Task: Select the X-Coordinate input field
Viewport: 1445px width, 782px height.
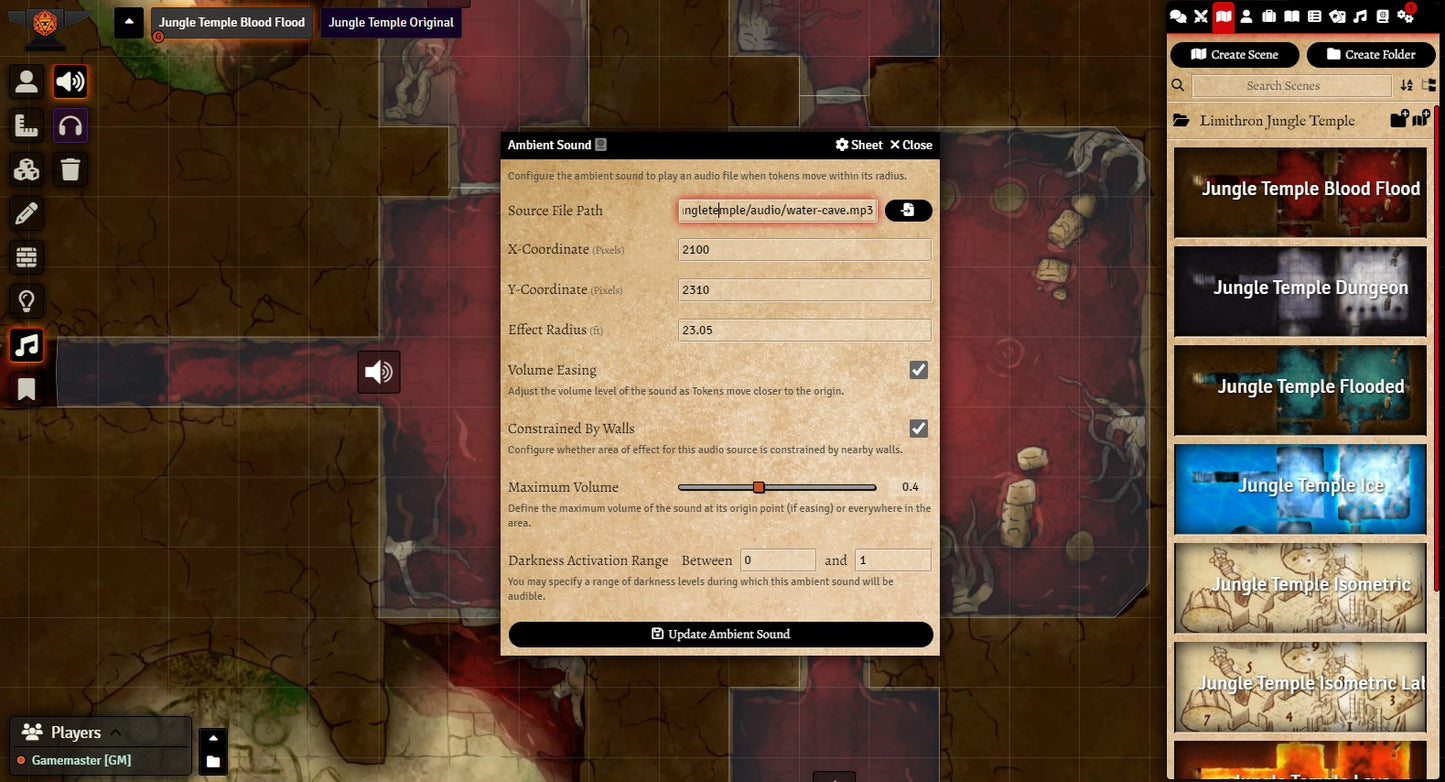Action: pos(804,250)
